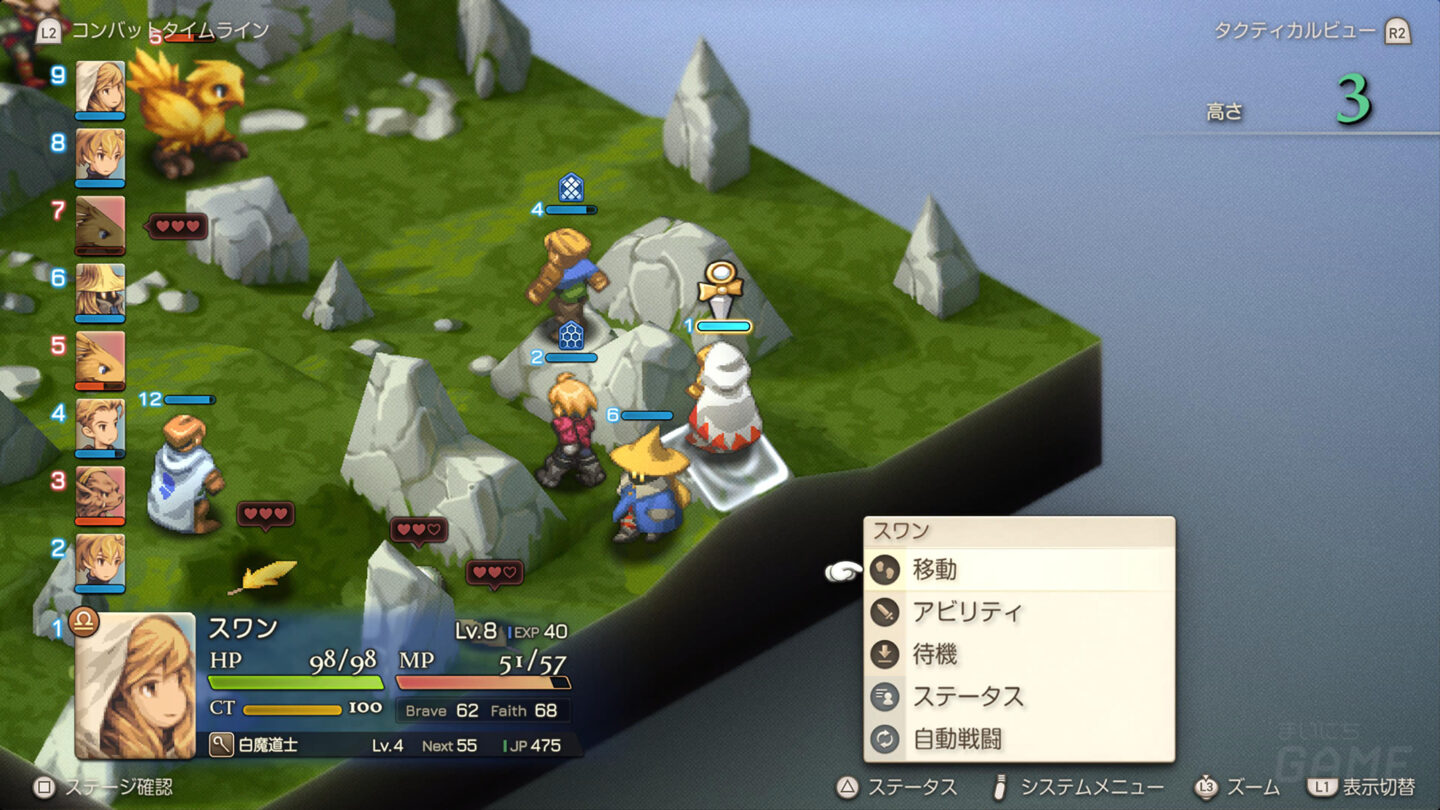
Task: Click the enemy timeline portrait numbered 3
Action: [x=100, y=492]
